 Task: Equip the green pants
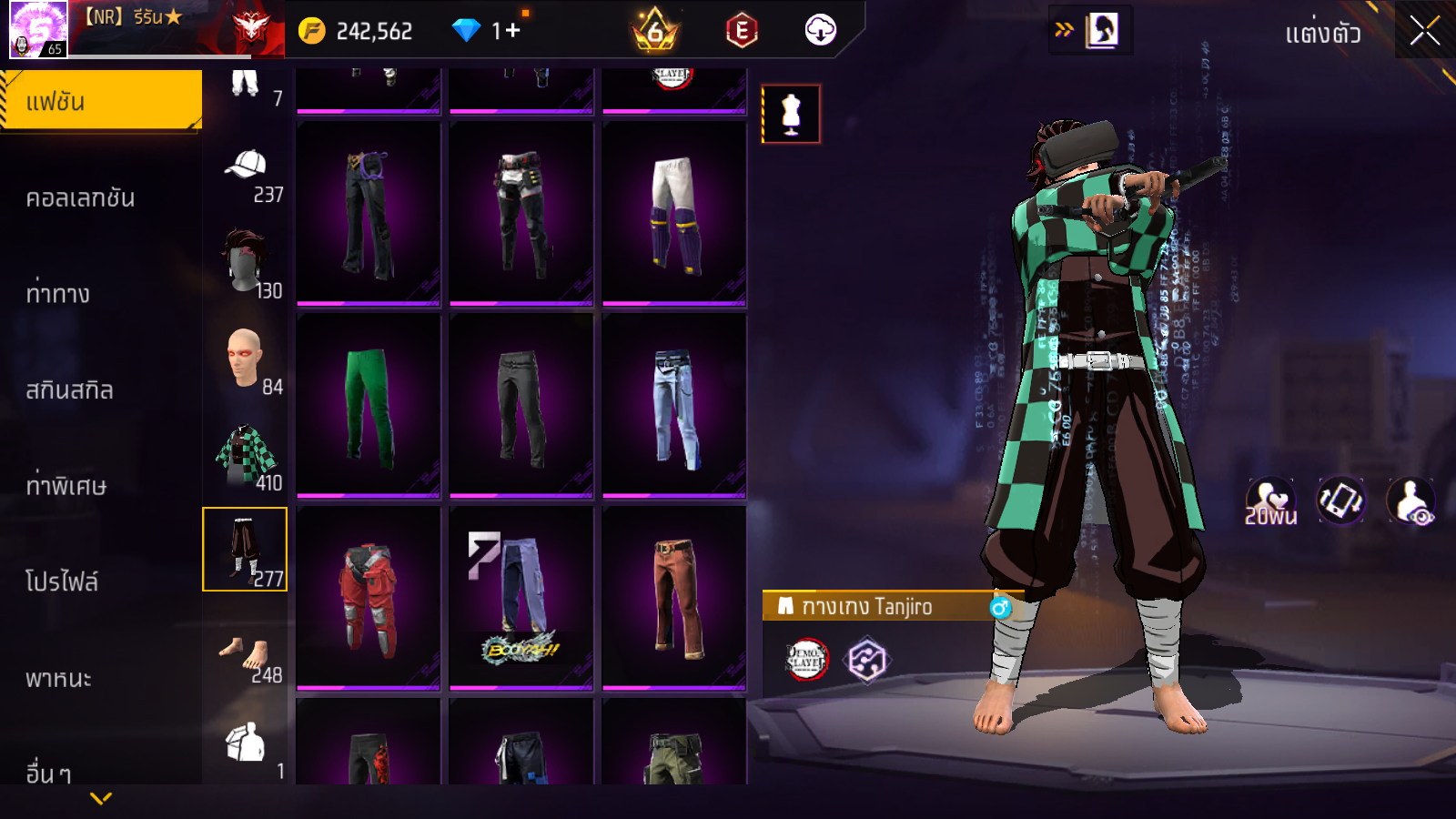(369, 406)
